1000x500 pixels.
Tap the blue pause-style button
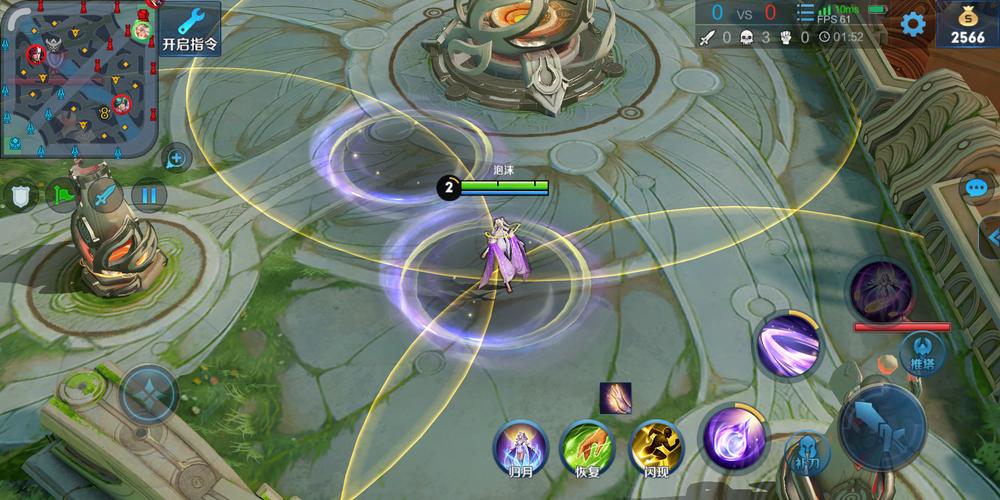[x=148, y=194]
